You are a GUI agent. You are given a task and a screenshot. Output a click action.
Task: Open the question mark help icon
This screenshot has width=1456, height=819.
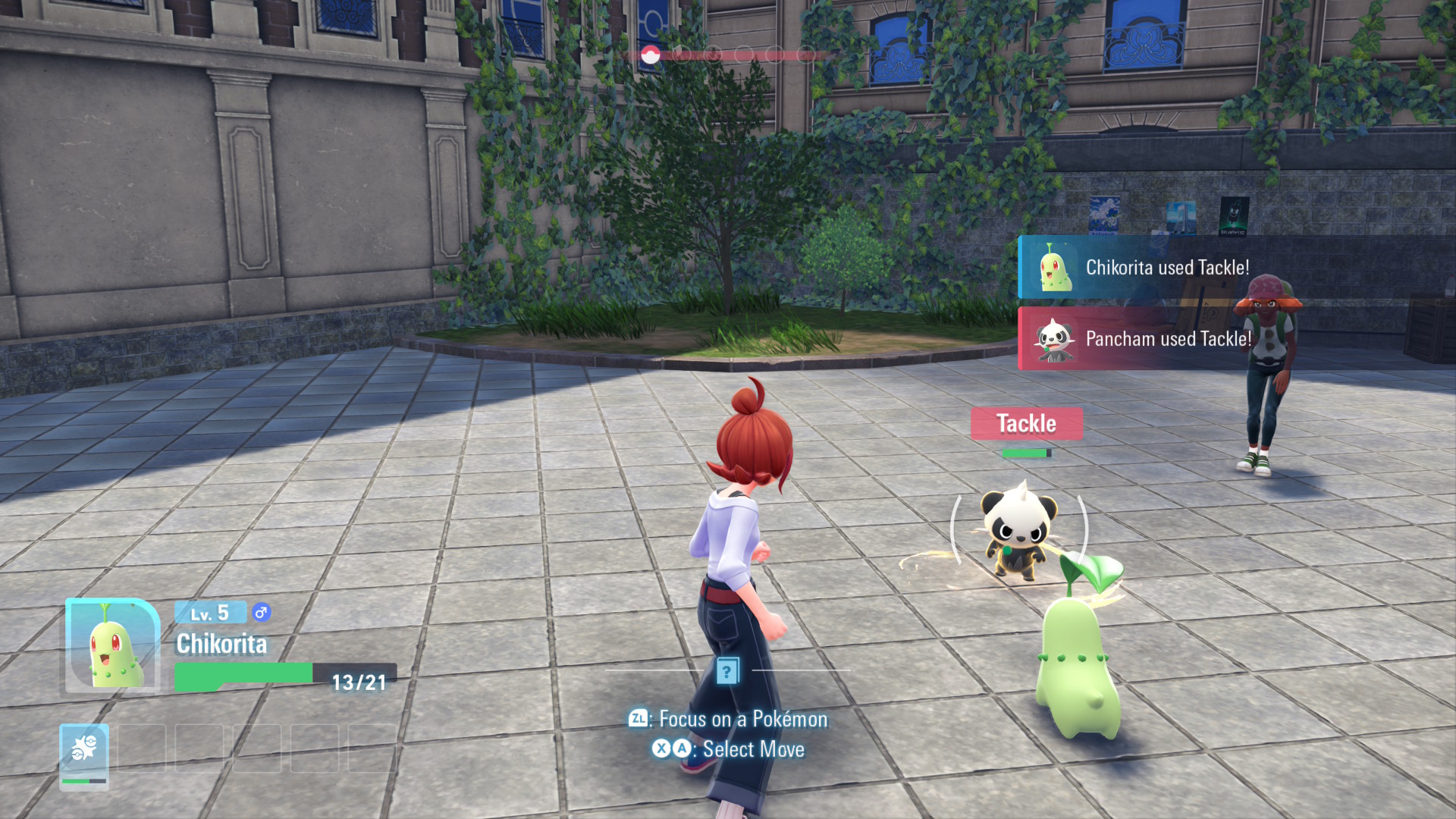(727, 671)
